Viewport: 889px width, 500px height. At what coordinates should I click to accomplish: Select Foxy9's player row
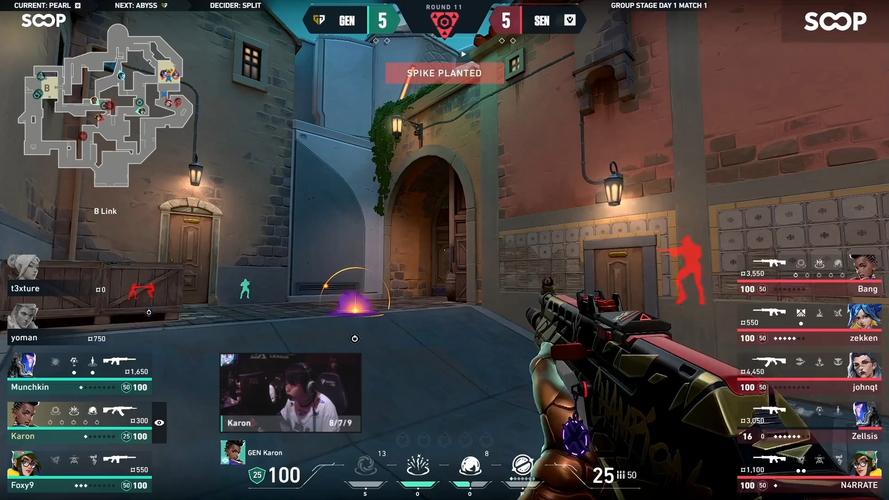click(x=80, y=464)
